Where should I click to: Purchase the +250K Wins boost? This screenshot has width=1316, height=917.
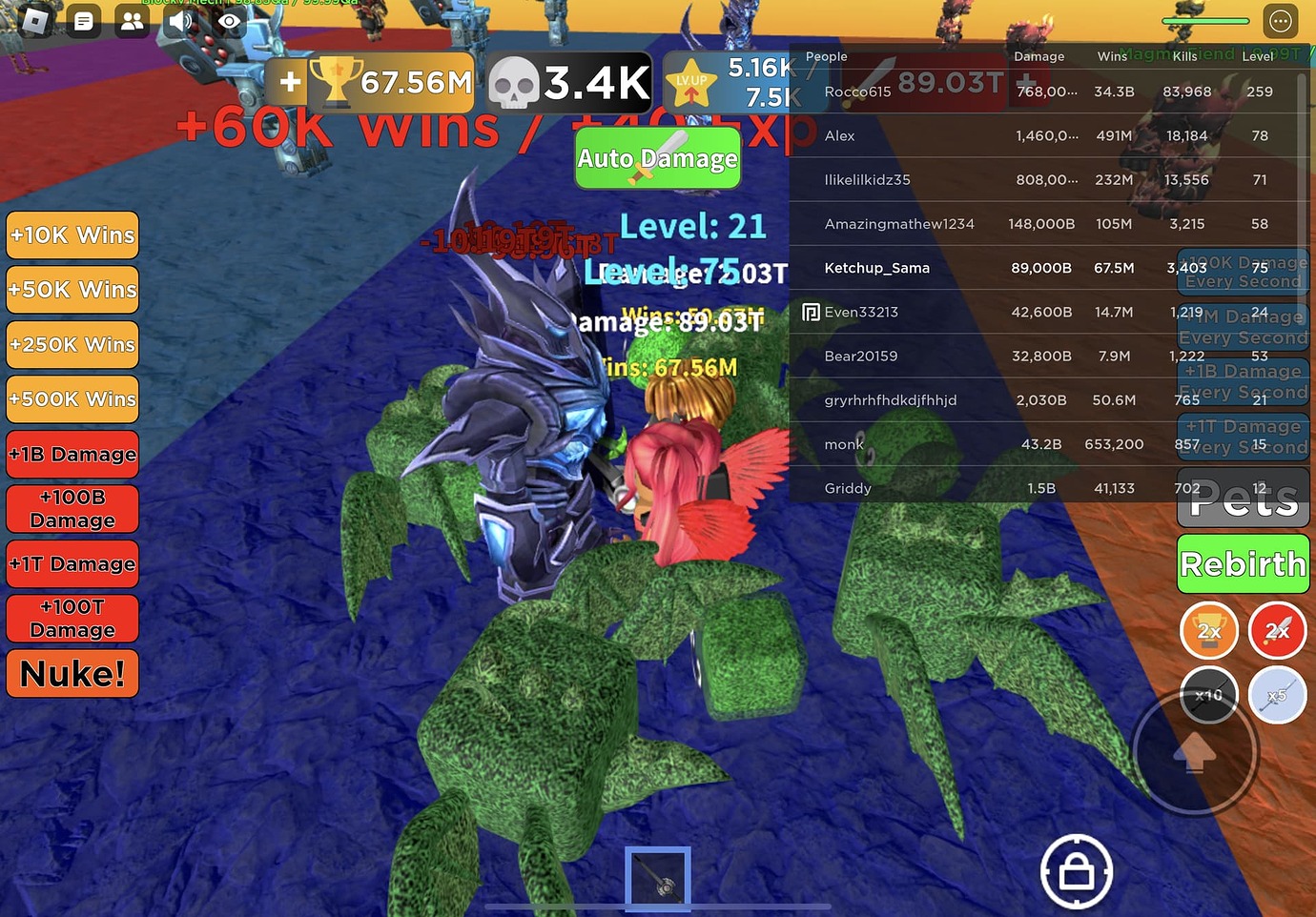coord(72,345)
